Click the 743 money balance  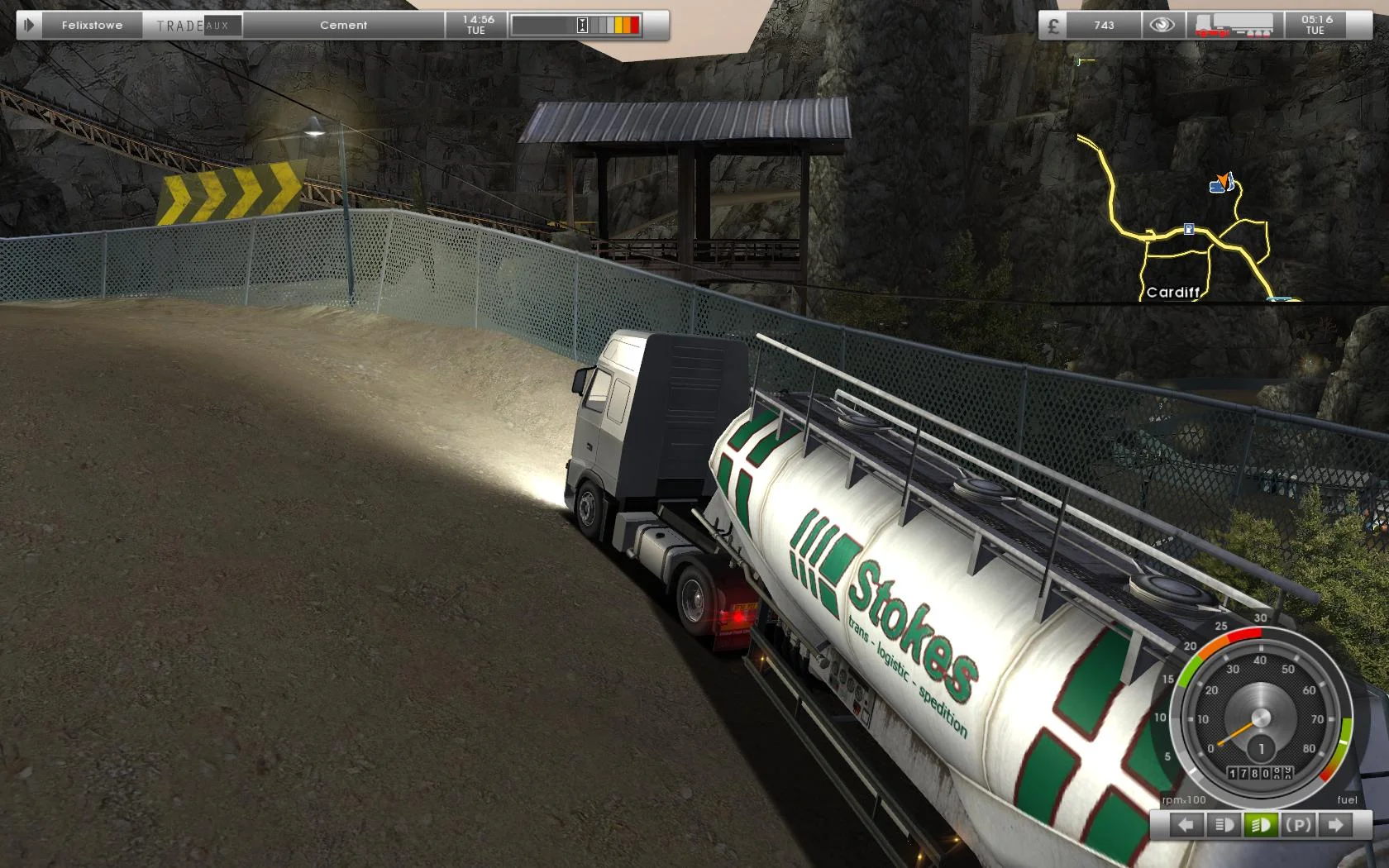(x=1103, y=26)
